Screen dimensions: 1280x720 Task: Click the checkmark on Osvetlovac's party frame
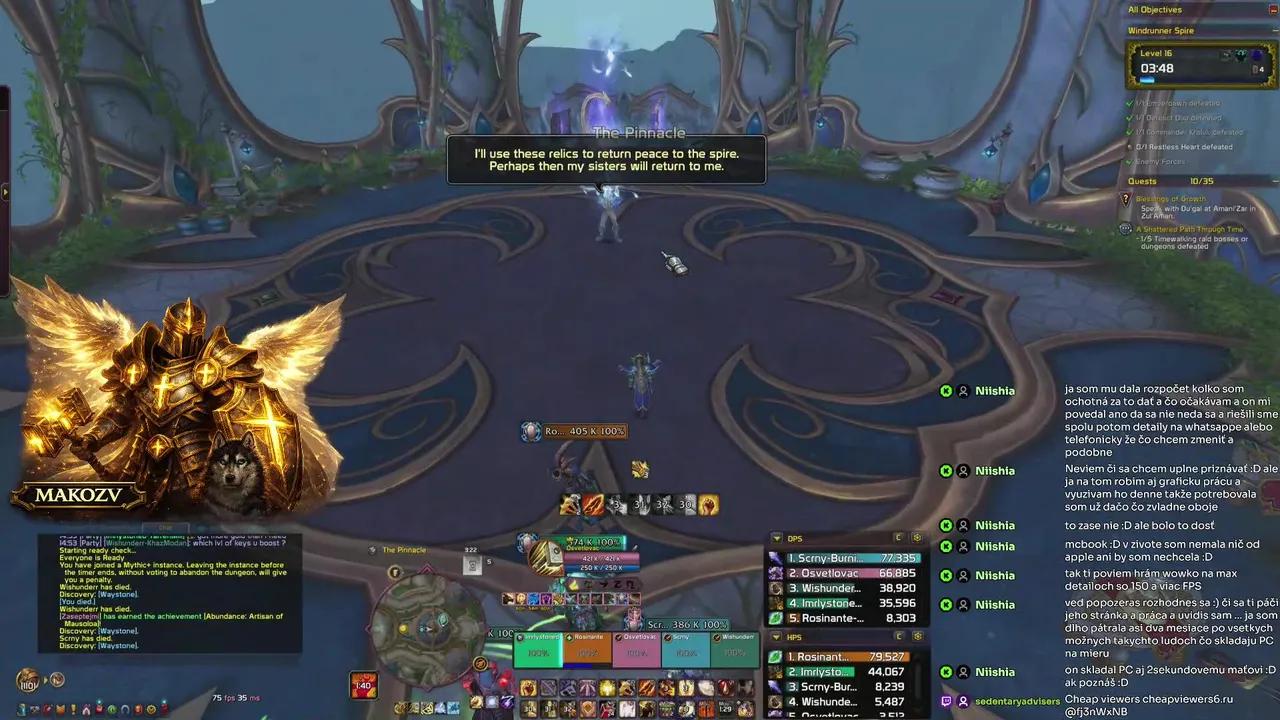pyautogui.click(x=618, y=637)
